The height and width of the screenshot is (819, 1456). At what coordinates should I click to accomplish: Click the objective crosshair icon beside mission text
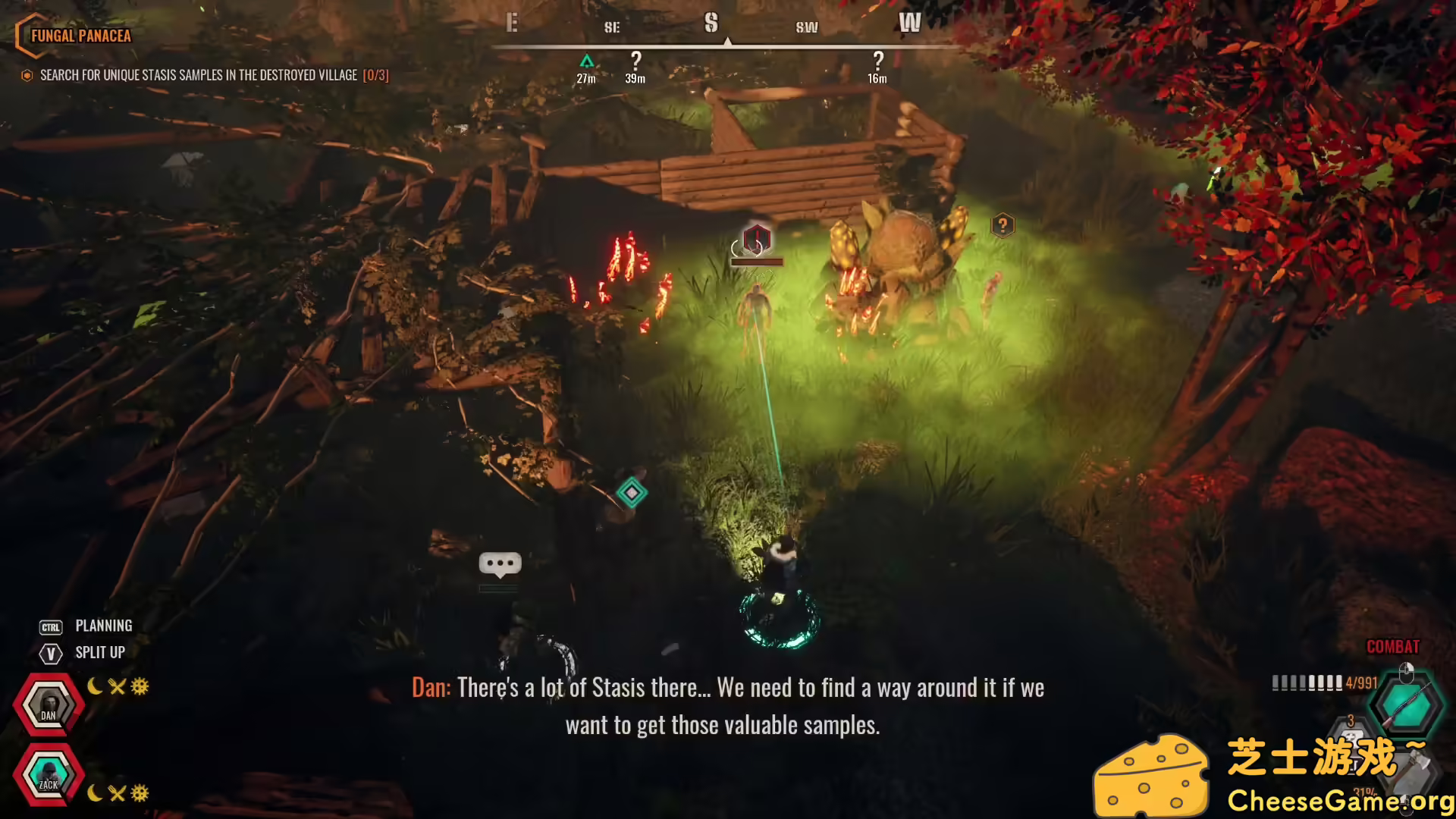point(27,75)
